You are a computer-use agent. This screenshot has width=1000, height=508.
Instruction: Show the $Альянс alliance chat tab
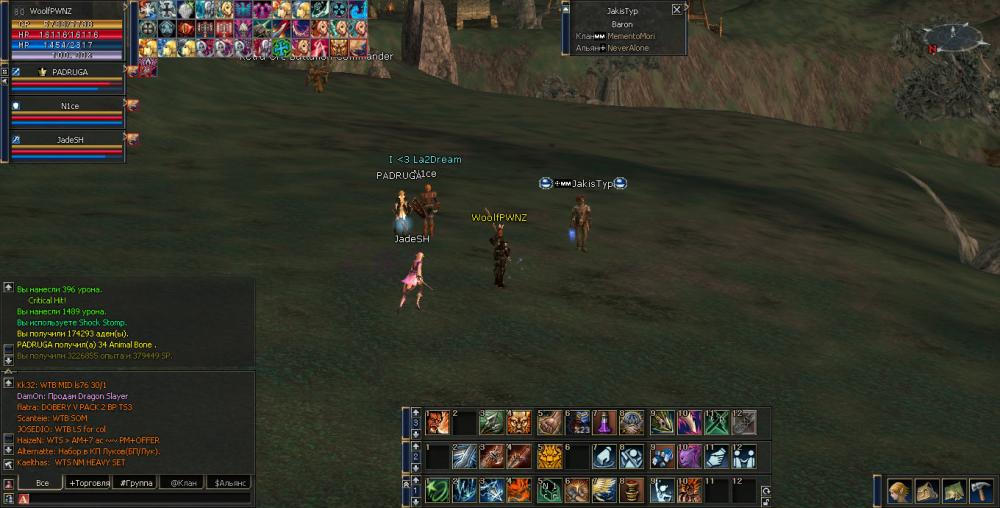click(227, 483)
